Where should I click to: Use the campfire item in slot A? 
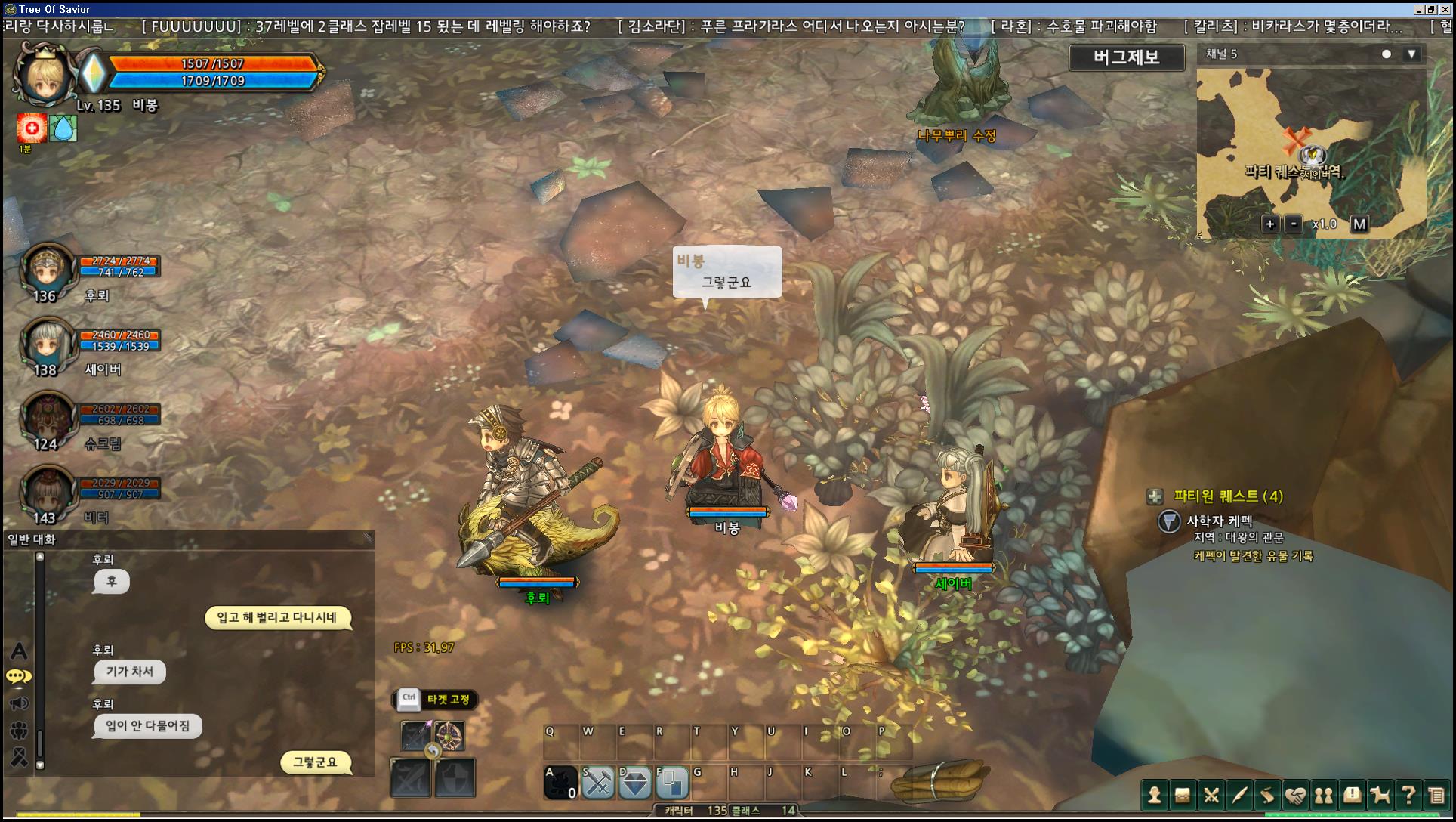click(x=561, y=783)
